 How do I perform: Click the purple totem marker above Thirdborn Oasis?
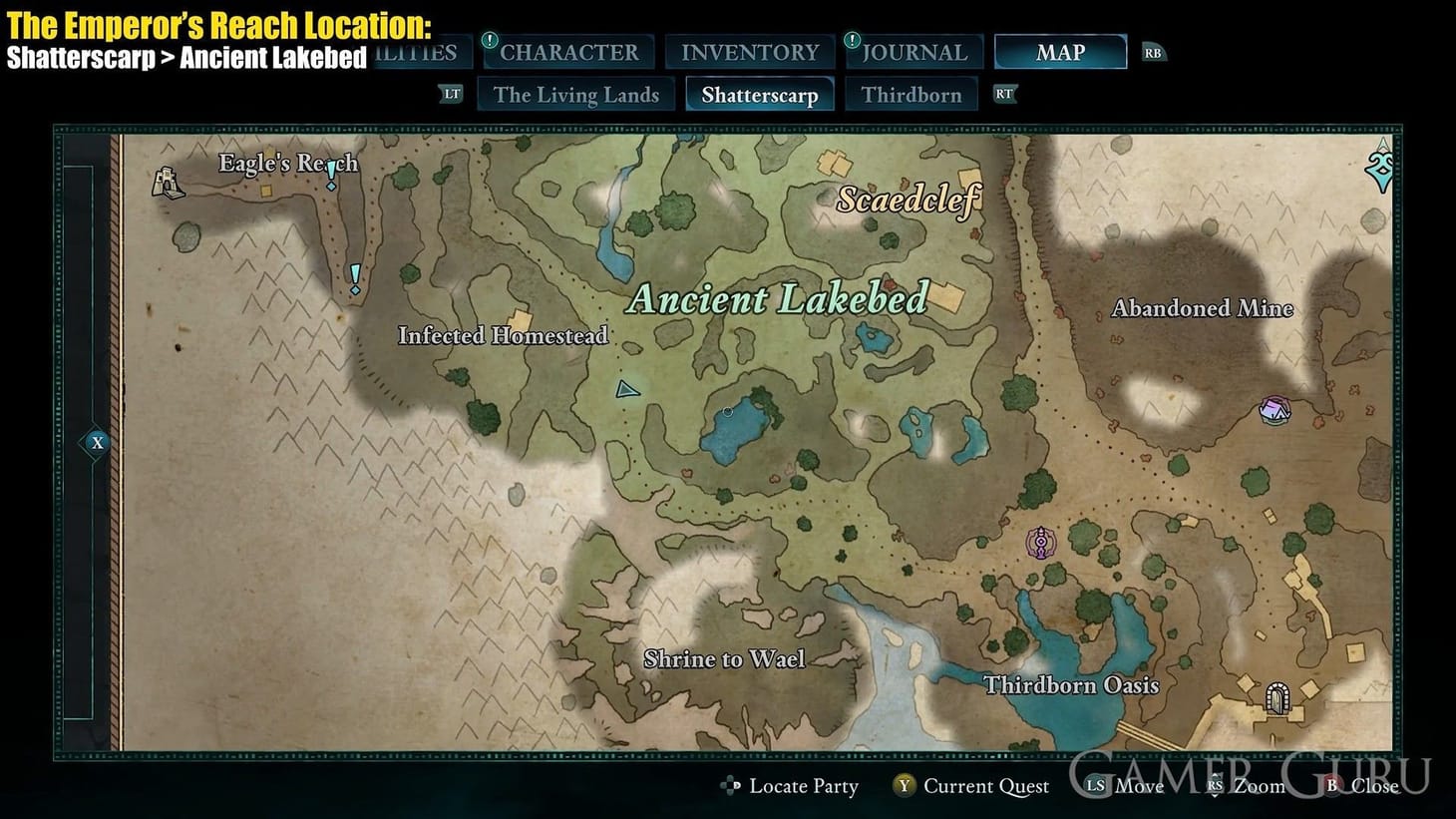[1041, 542]
